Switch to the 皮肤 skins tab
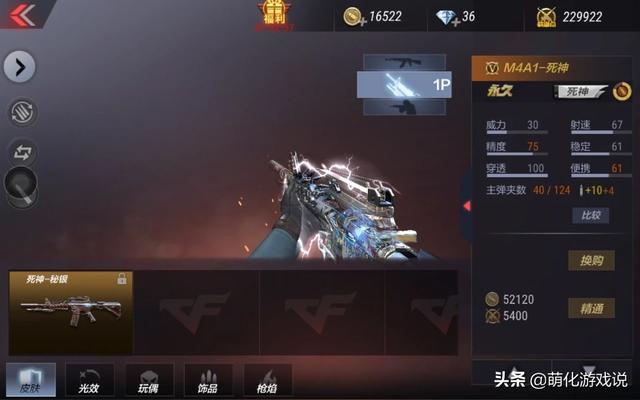The image size is (640, 400). (31, 380)
